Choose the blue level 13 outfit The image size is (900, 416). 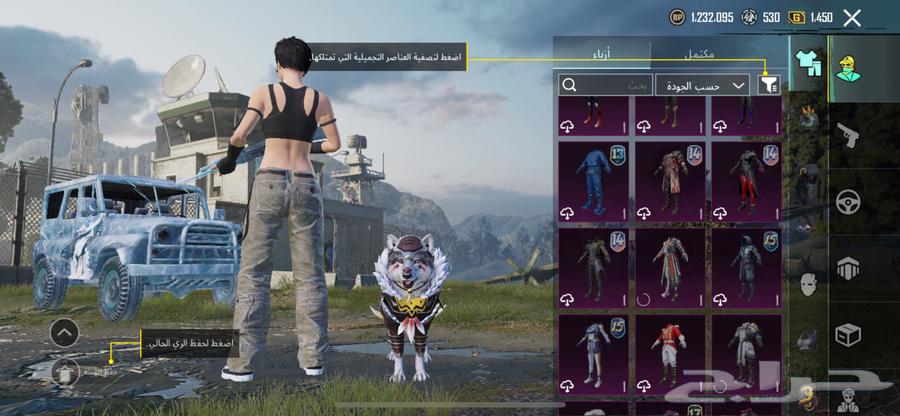(x=593, y=182)
